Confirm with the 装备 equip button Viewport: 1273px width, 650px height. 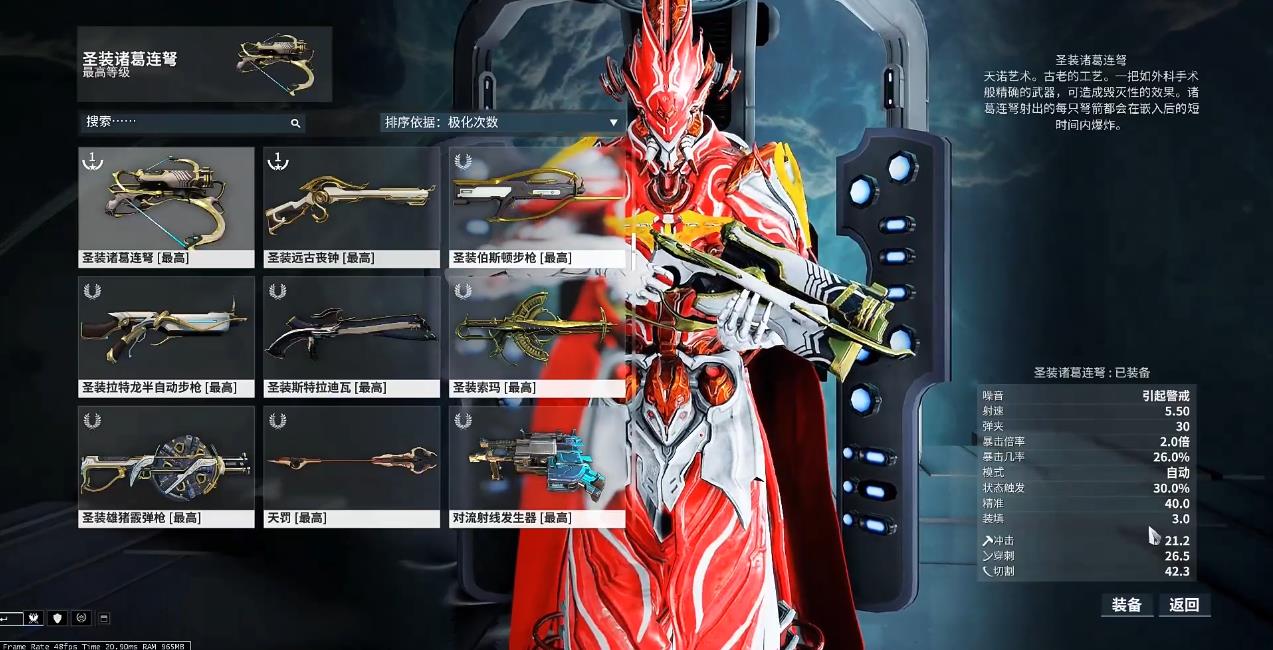(1126, 605)
